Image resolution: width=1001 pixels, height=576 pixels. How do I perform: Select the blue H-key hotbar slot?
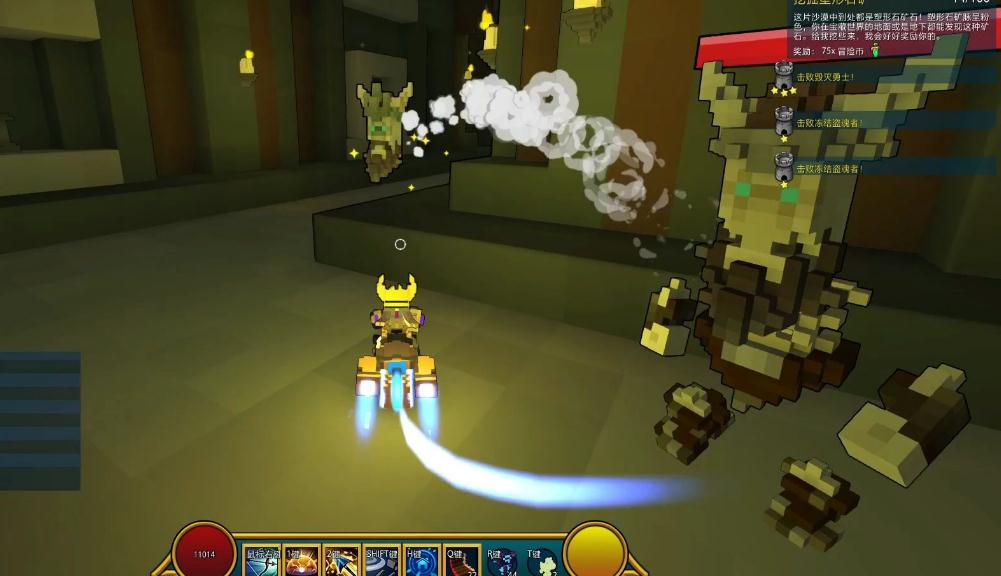click(x=421, y=561)
